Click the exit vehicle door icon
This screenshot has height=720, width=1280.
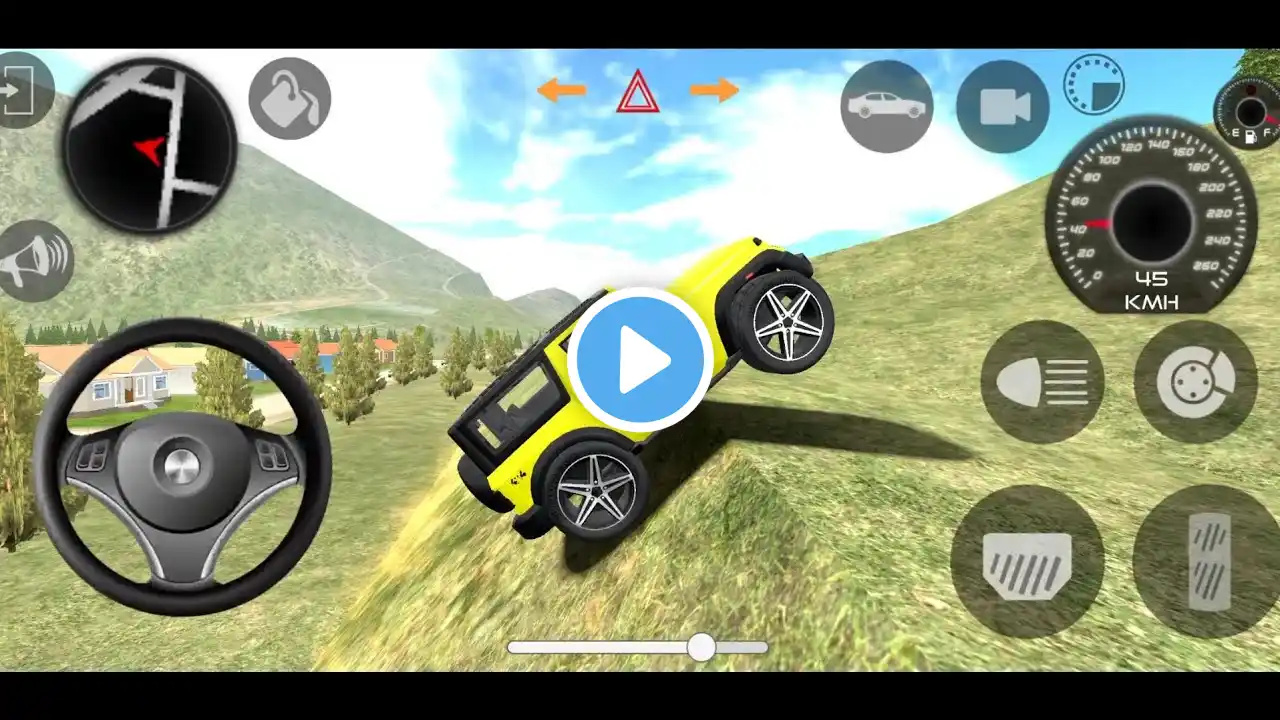(x=20, y=91)
